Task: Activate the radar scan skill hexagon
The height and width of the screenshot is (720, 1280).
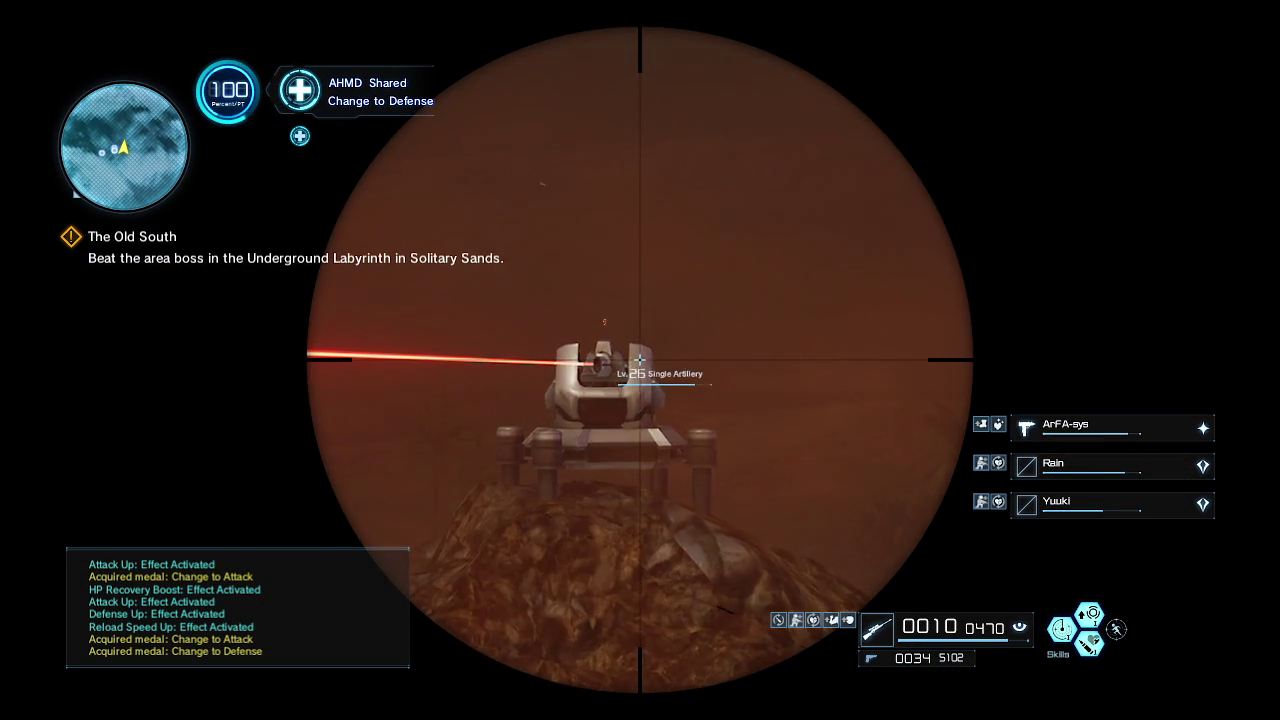Action: (1060, 629)
